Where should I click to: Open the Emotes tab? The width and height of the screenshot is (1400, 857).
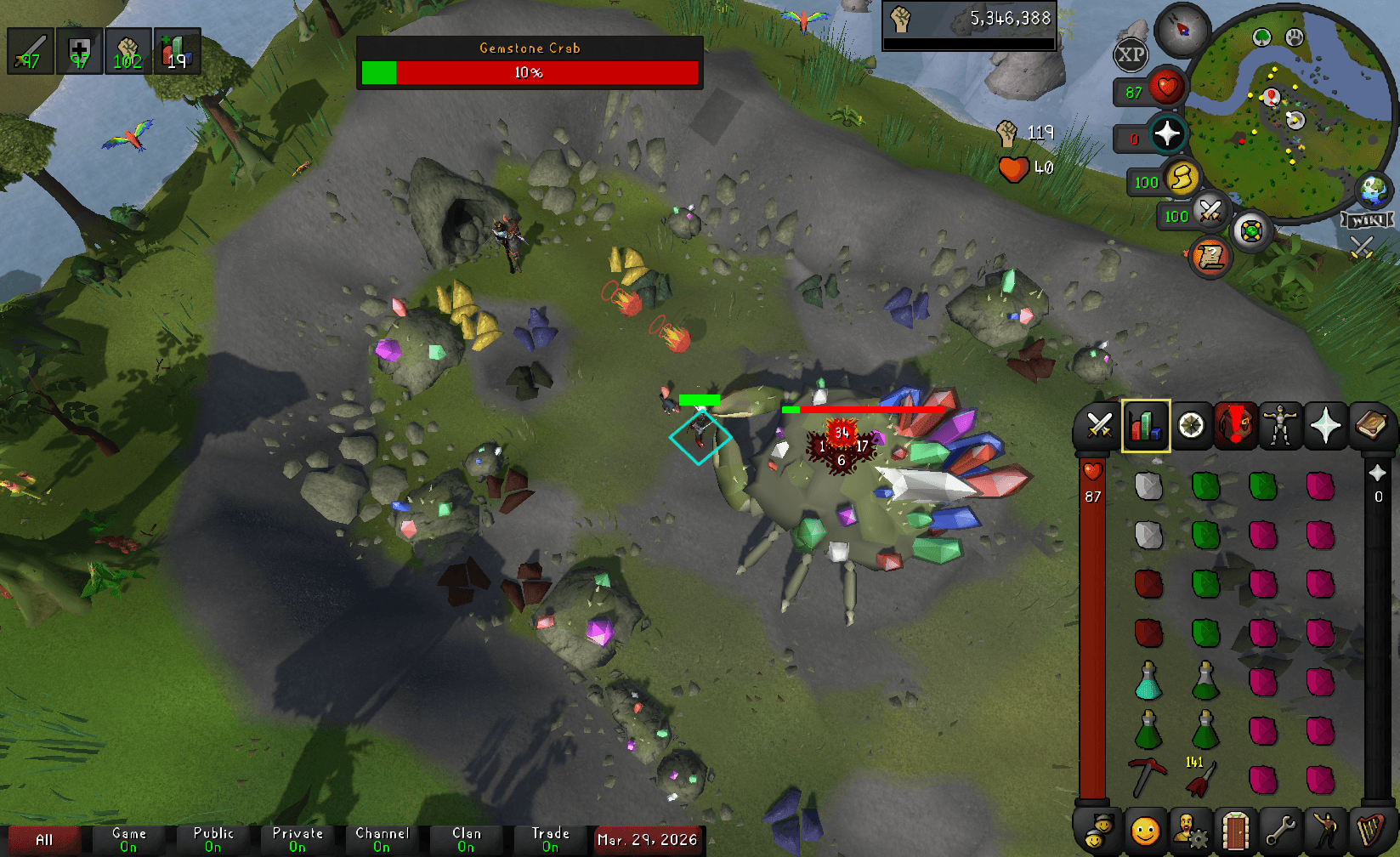pyautogui.click(x=1327, y=831)
